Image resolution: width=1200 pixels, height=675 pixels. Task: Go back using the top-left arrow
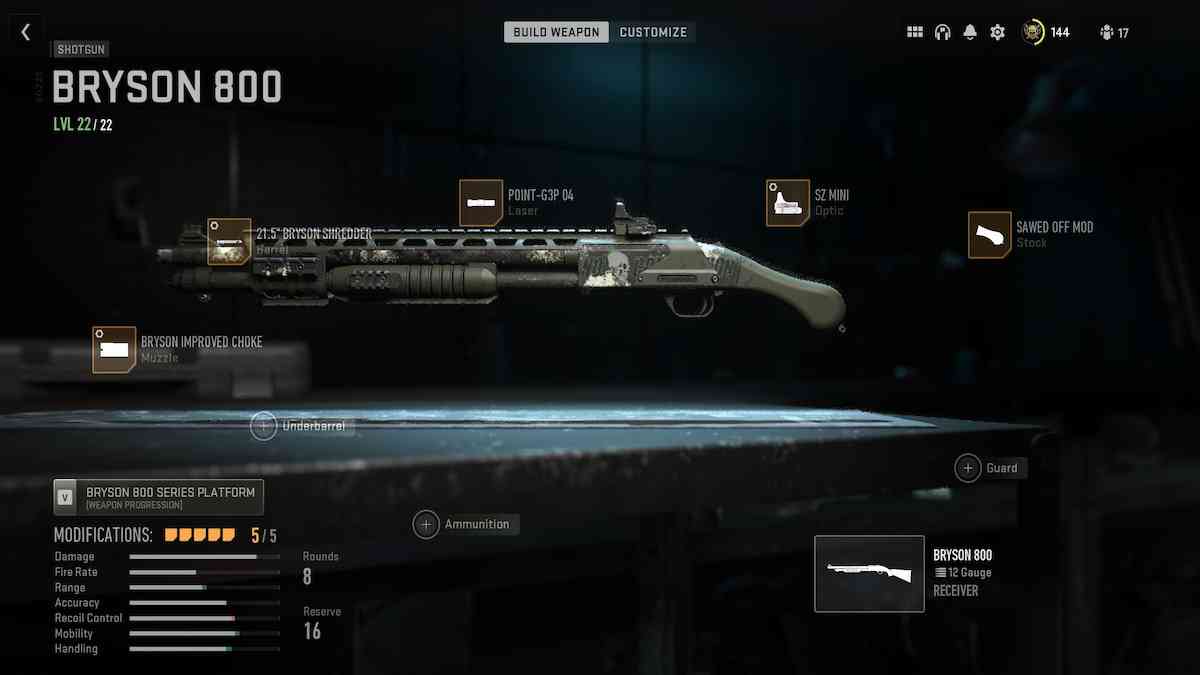tap(25, 32)
